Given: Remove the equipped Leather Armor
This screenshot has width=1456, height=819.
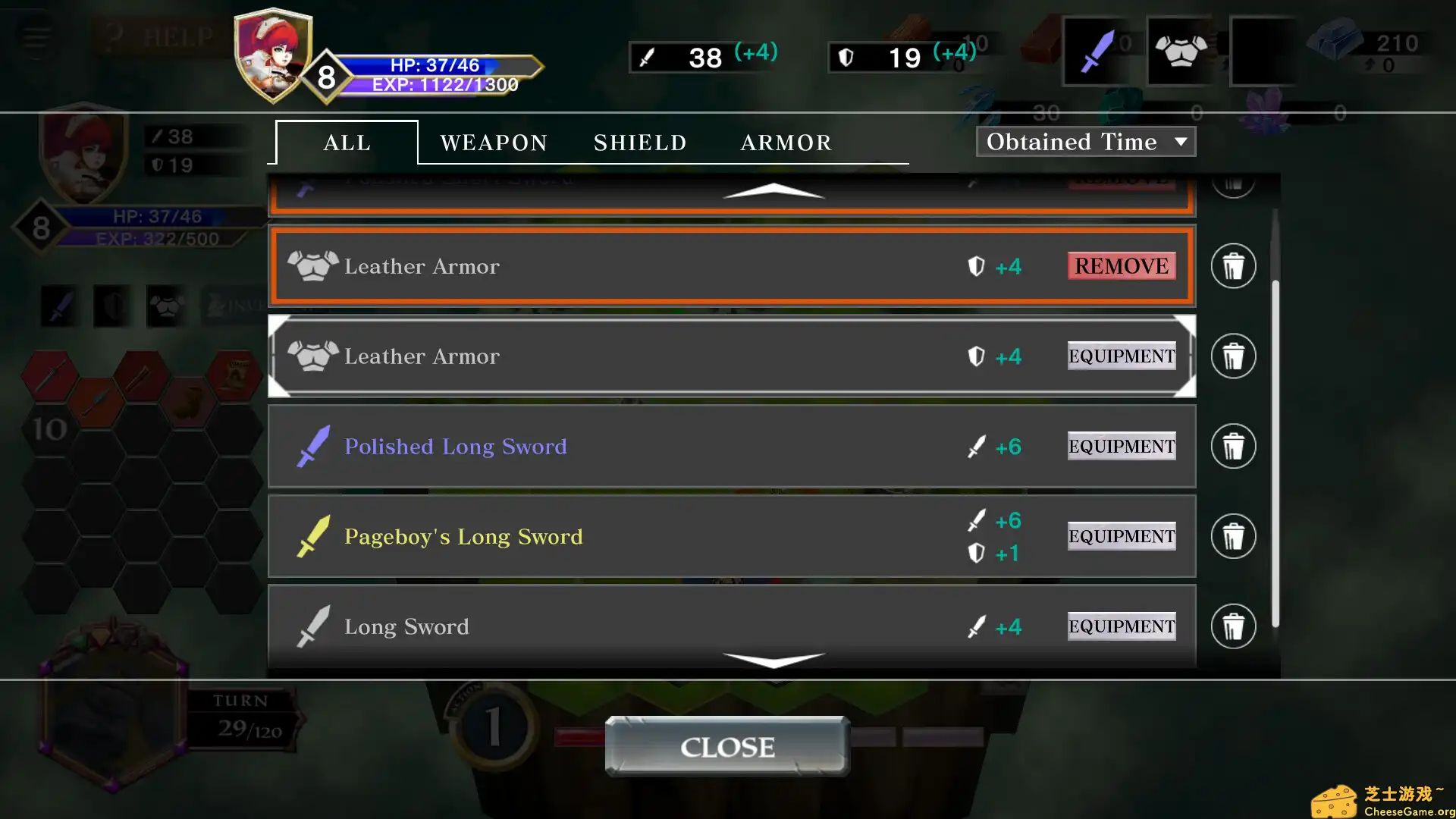Looking at the screenshot, I should pos(1121,266).
